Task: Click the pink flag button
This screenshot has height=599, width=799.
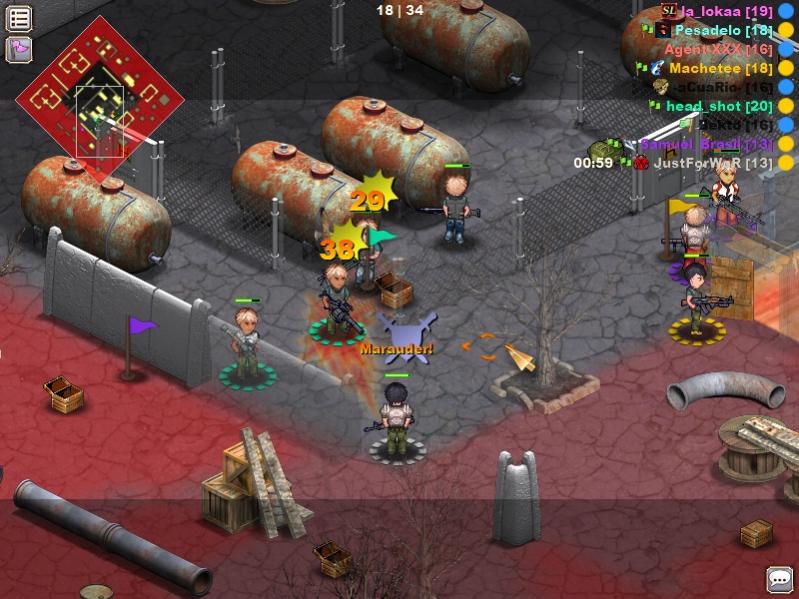Action: (19, 48)
